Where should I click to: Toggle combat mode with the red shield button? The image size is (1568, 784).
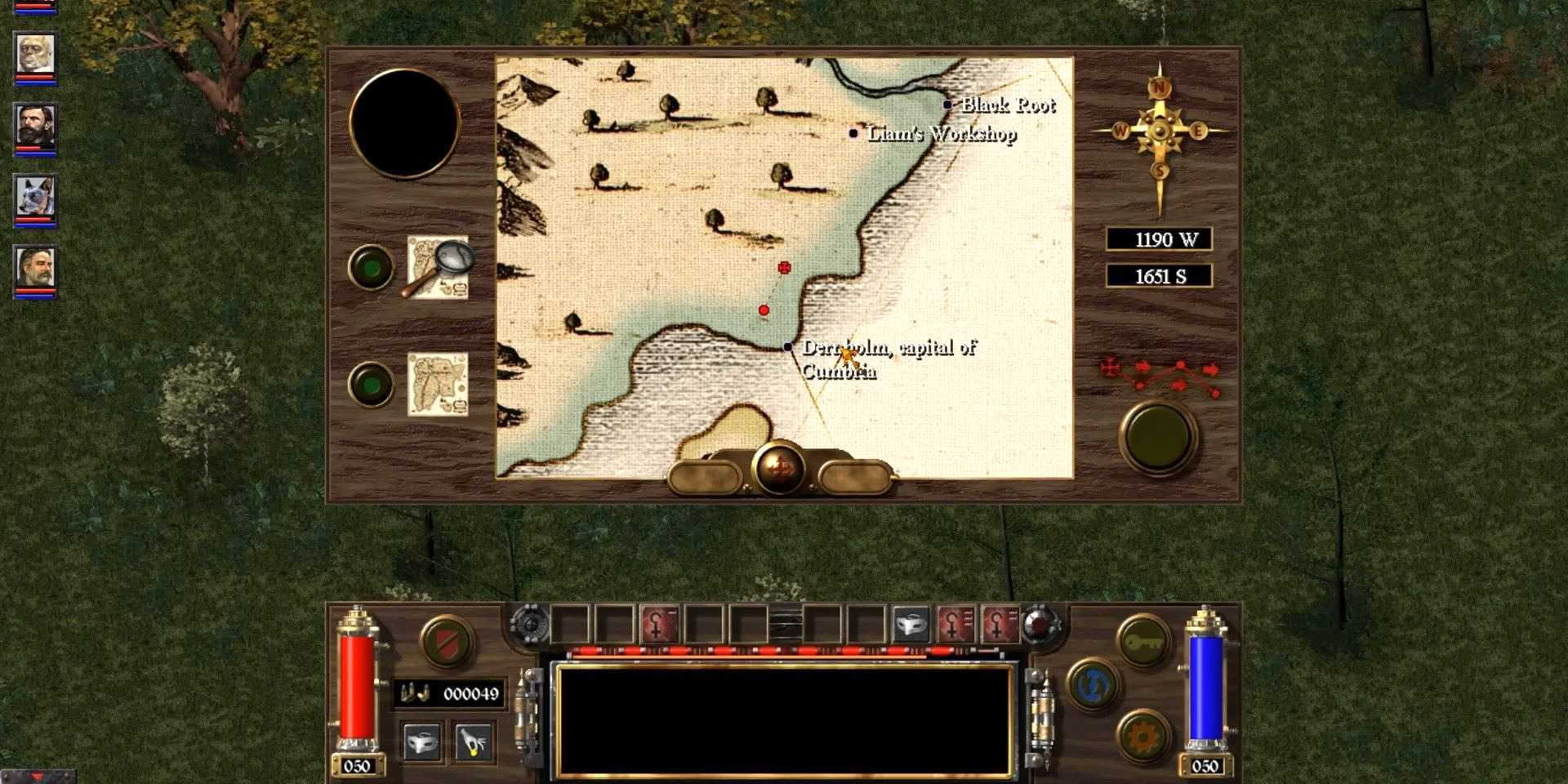447,641
